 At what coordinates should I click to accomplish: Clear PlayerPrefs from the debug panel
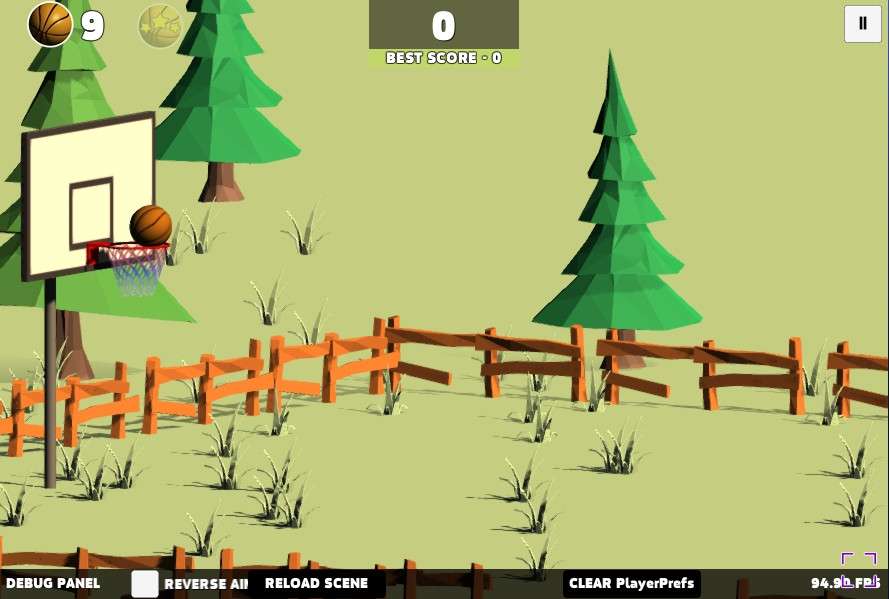631,583
